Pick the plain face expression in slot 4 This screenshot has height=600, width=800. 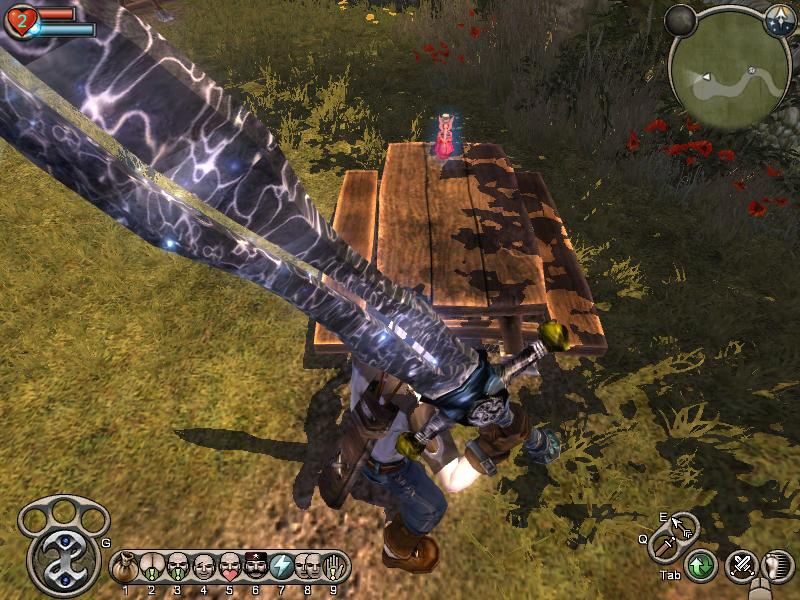coord(204,568)
